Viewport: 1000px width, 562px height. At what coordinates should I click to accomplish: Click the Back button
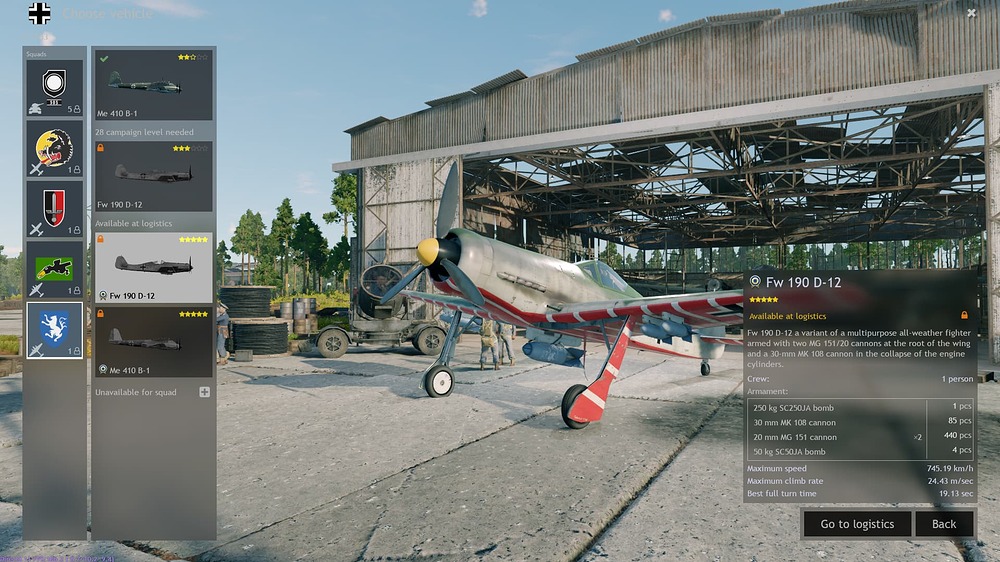[944, 524]
